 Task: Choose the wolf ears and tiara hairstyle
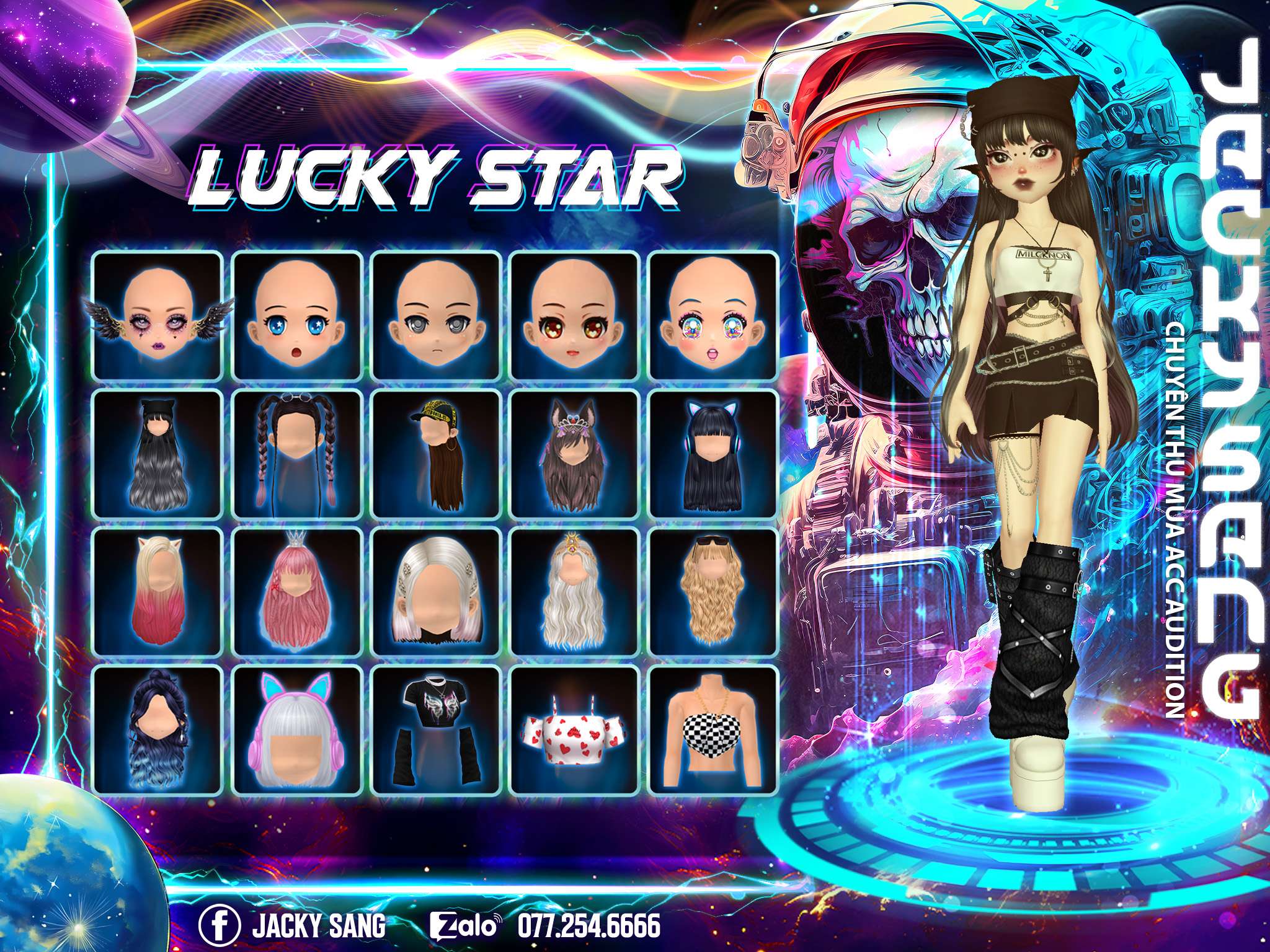pos(575,454)
